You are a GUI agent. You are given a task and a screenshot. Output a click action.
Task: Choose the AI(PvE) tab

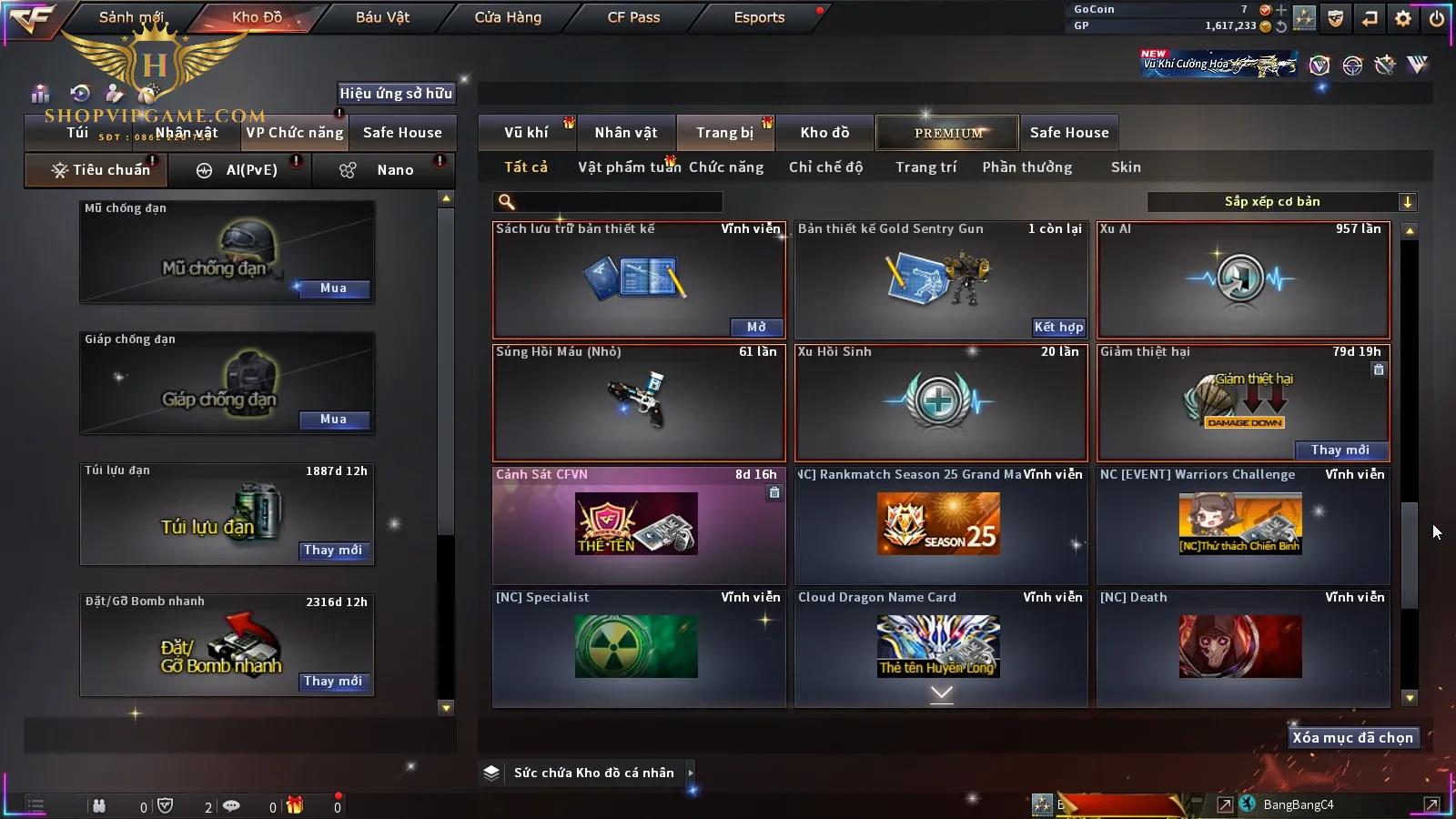pyautogui.click(x=251, y=170)
